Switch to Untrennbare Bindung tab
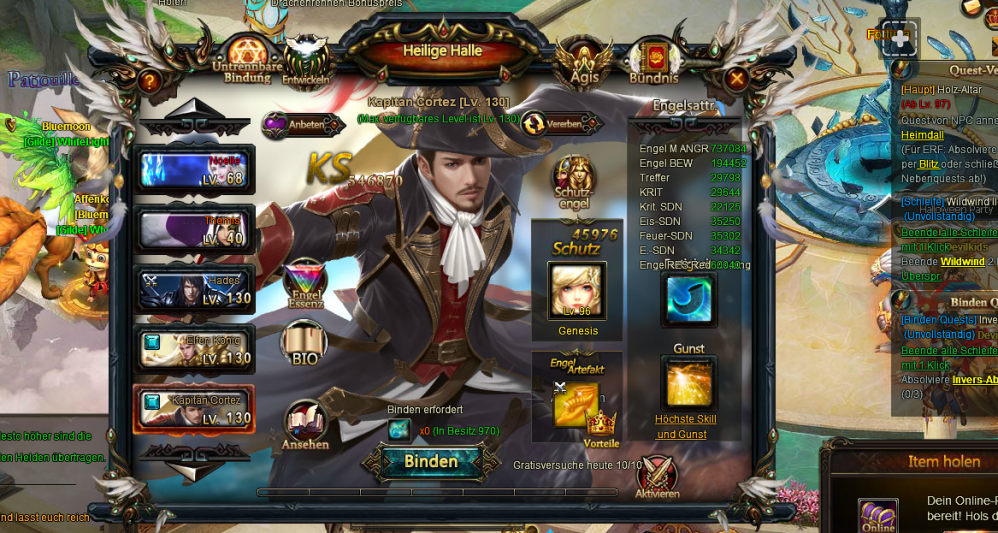Viewport: 998px width, 533px height. pos(247,60)
